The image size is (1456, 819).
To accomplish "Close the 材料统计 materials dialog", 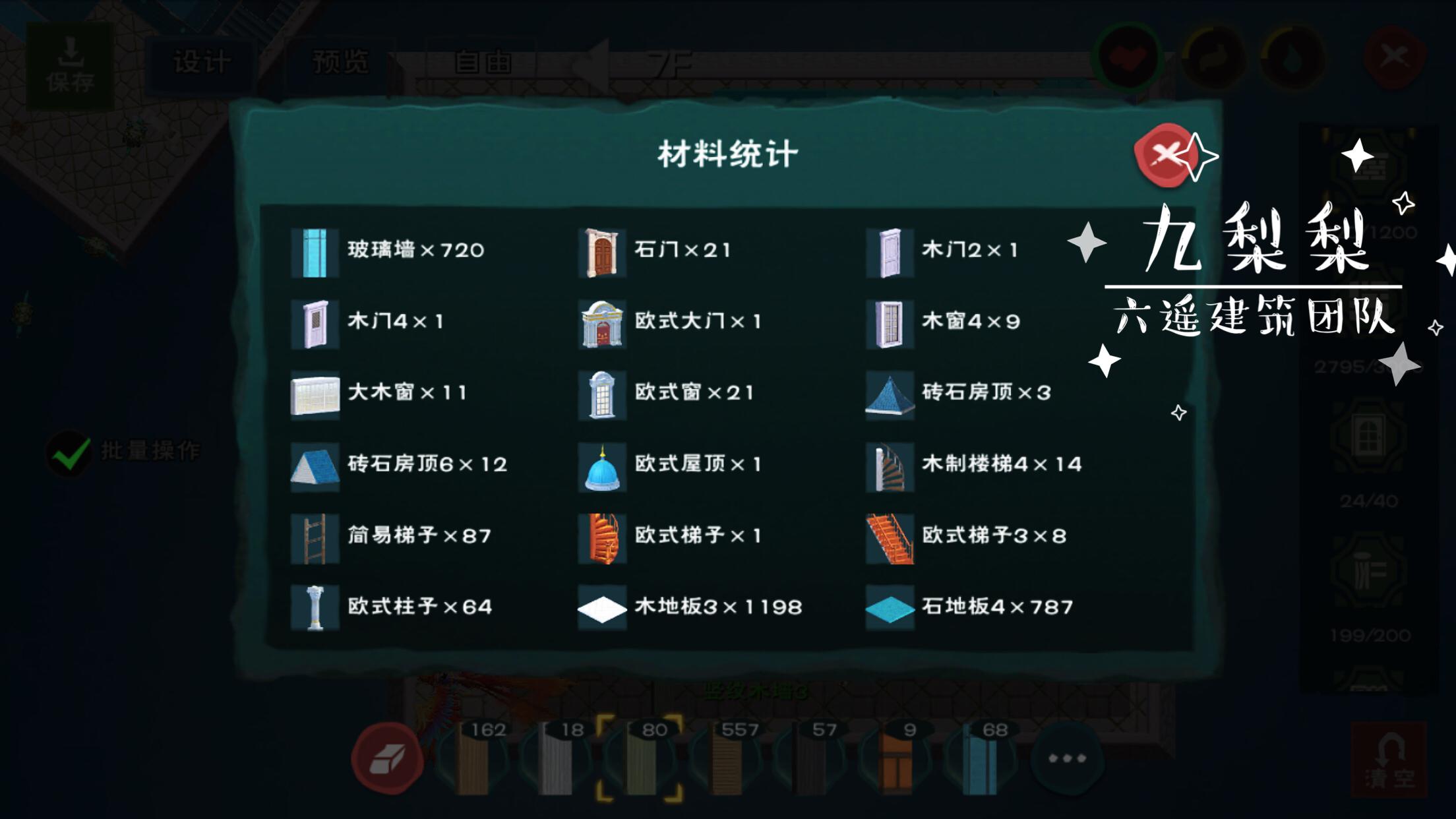I will point(1166,156).
